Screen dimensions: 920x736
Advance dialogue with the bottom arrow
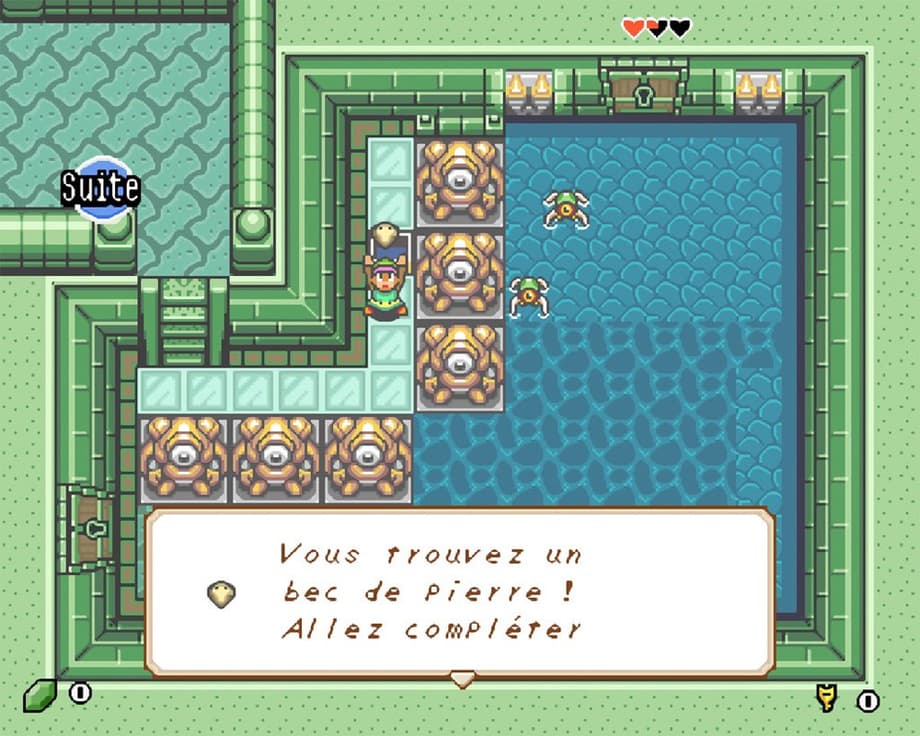pos(461,679)
